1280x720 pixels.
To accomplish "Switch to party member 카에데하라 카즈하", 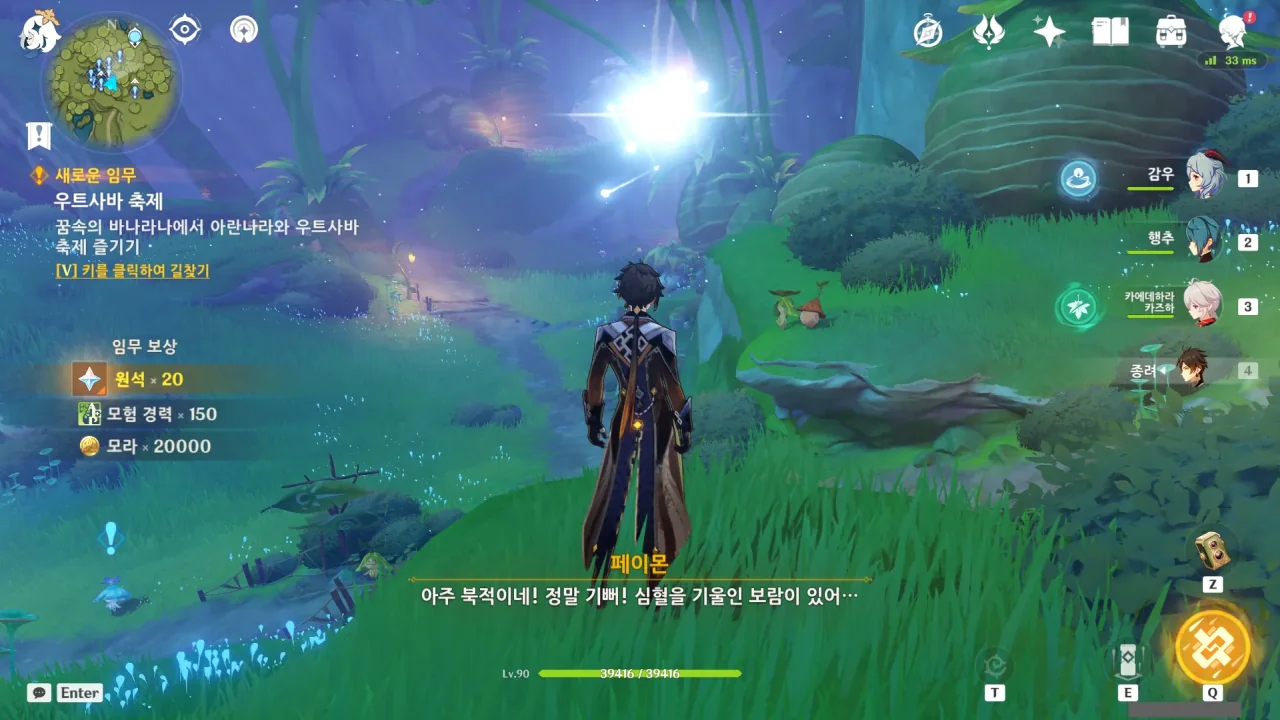I will 1203,303.
